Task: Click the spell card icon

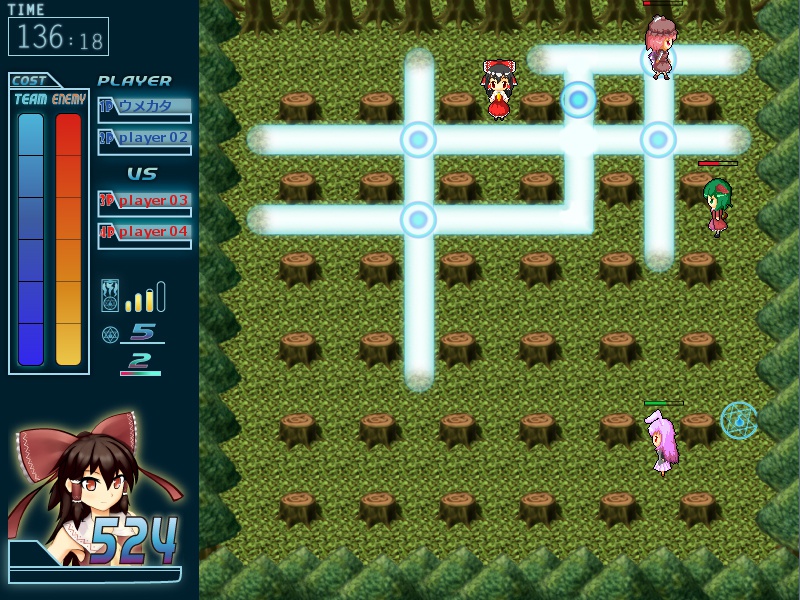Action: tap(110, 297)
